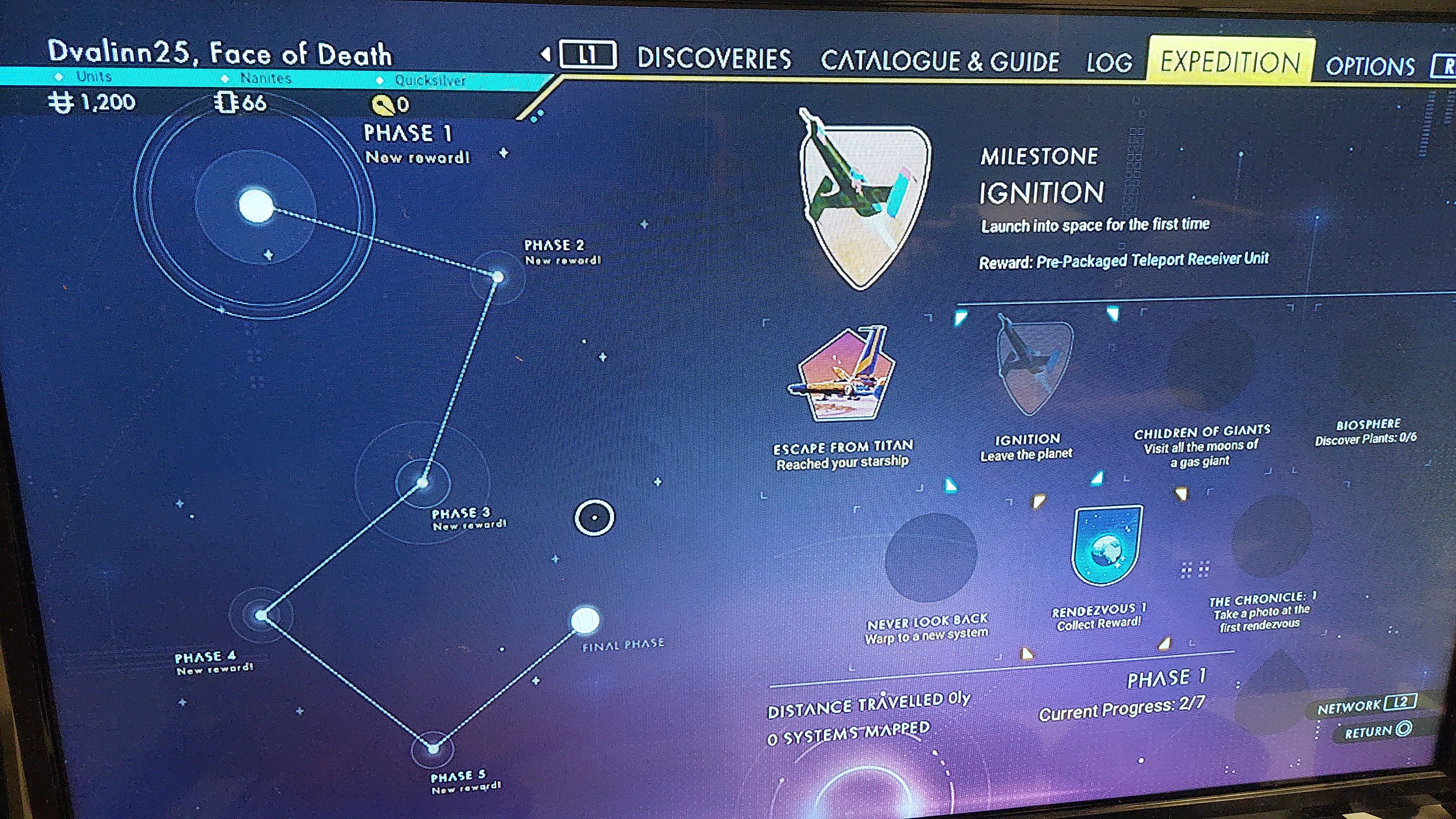Select the Final Phase node
This screenshot has width=1456, height=819.
coord(585,621)
